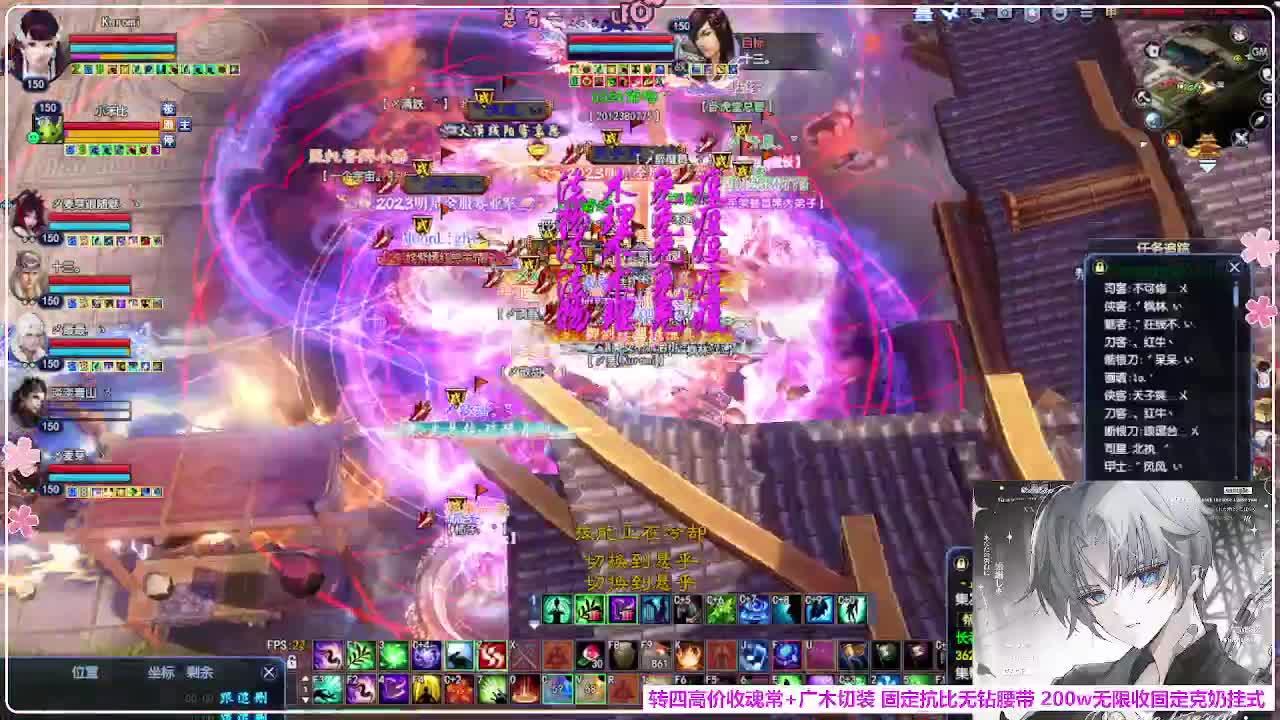This screenshot has height=720, width=1280.
Task: Click the GM icon beside the minimap
Action: click(1259, 51)
